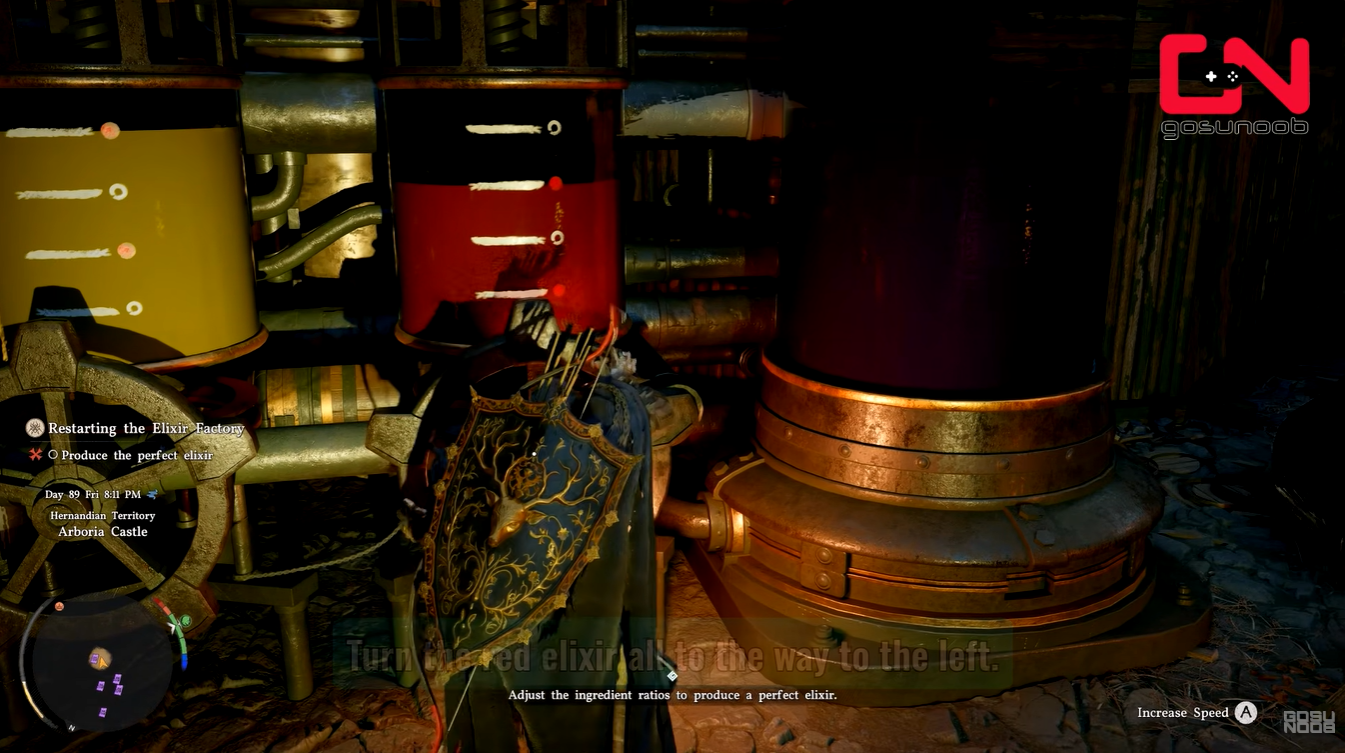Select the Hernandian Territory label

click(x=102, y=516)
